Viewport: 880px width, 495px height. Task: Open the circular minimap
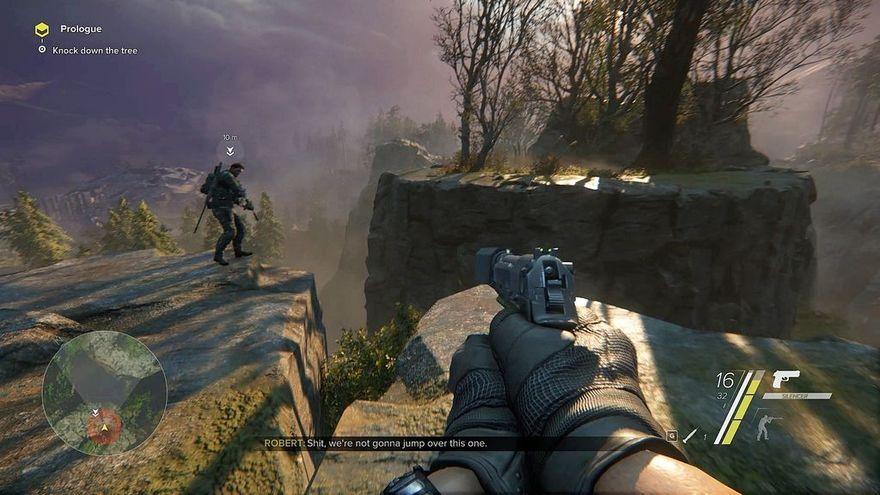point(104,392)
